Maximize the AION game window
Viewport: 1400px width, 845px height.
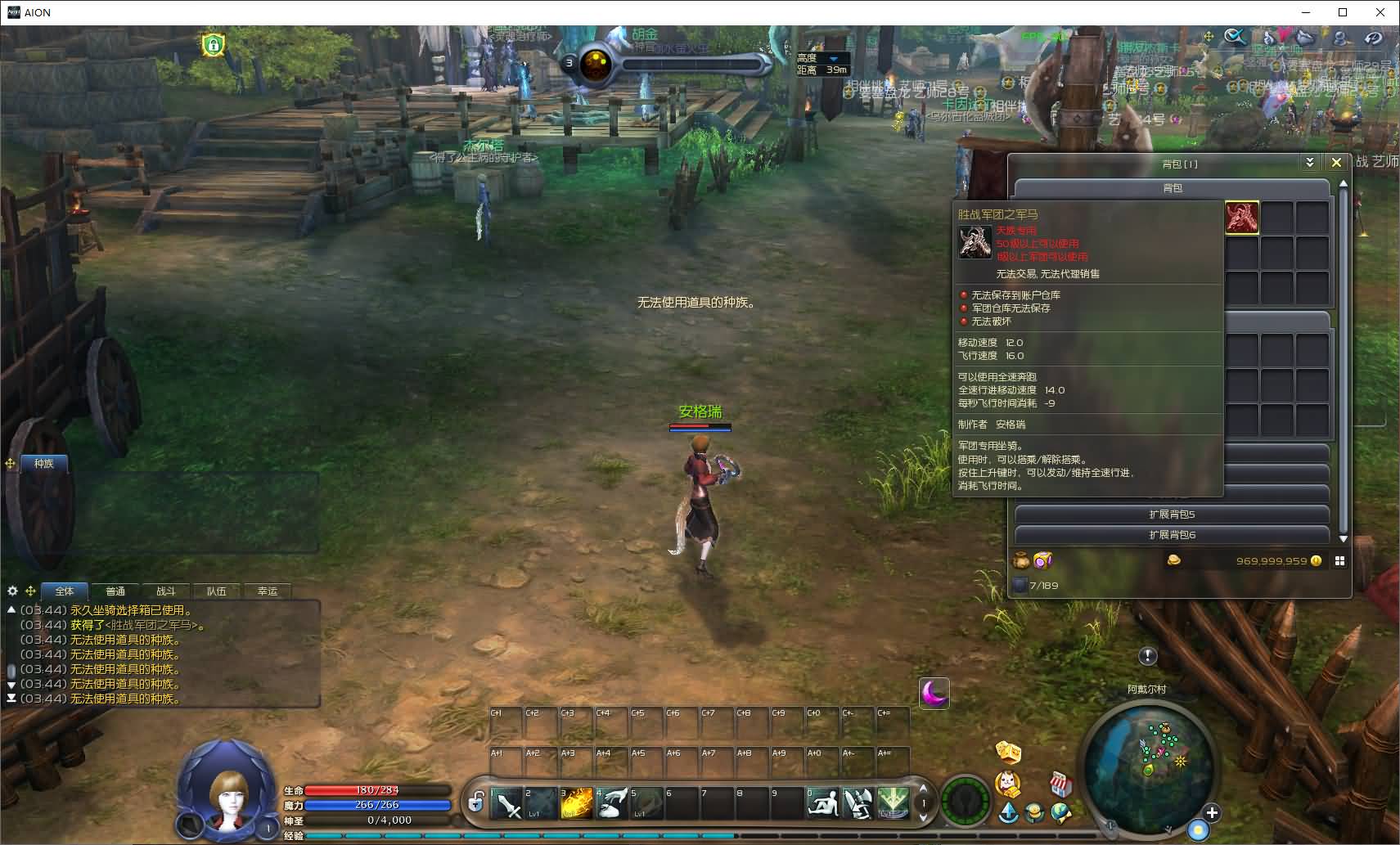1343,12
